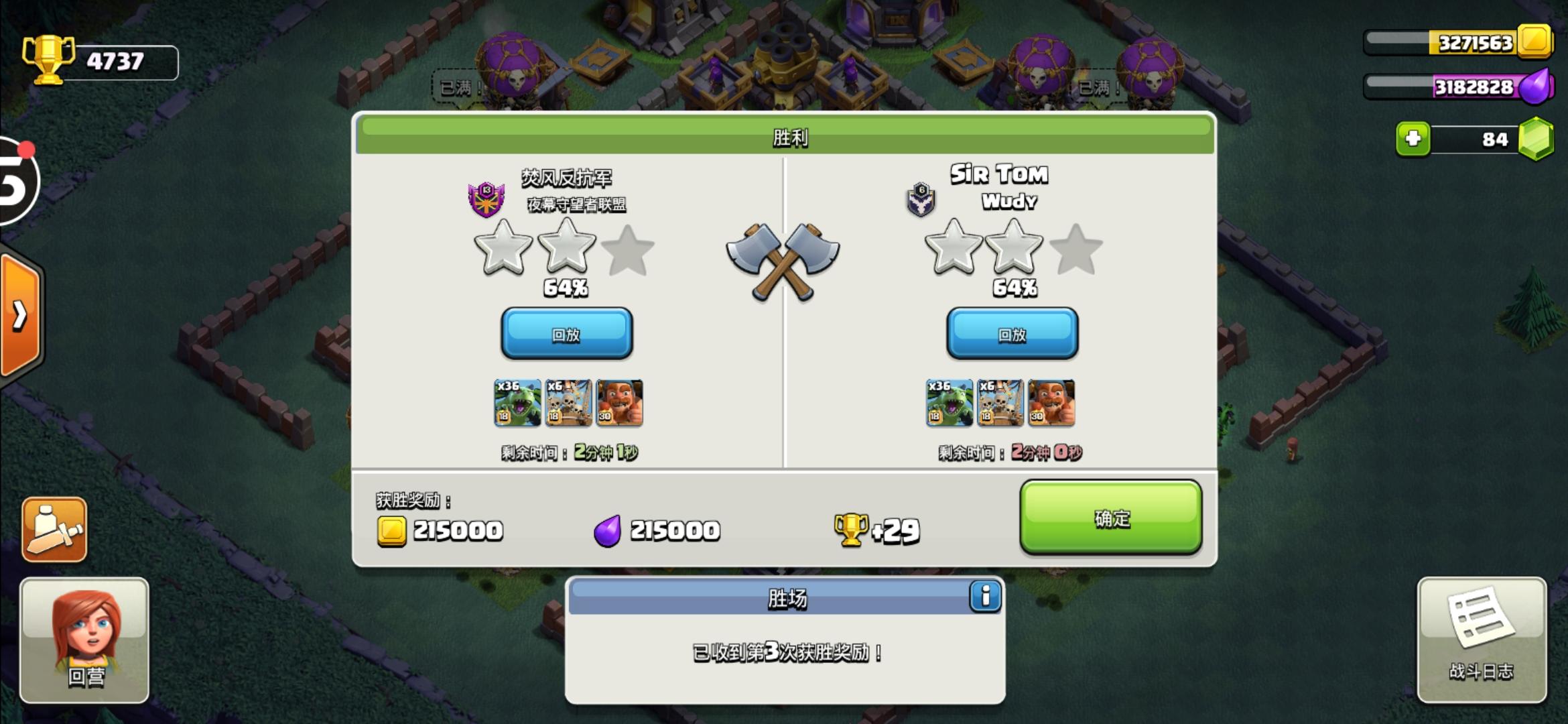Click the info (i) icon on 胜场 panel
Image resolution: width=1568 pixels, height=724 pixels.
click(x=985, y=597)
